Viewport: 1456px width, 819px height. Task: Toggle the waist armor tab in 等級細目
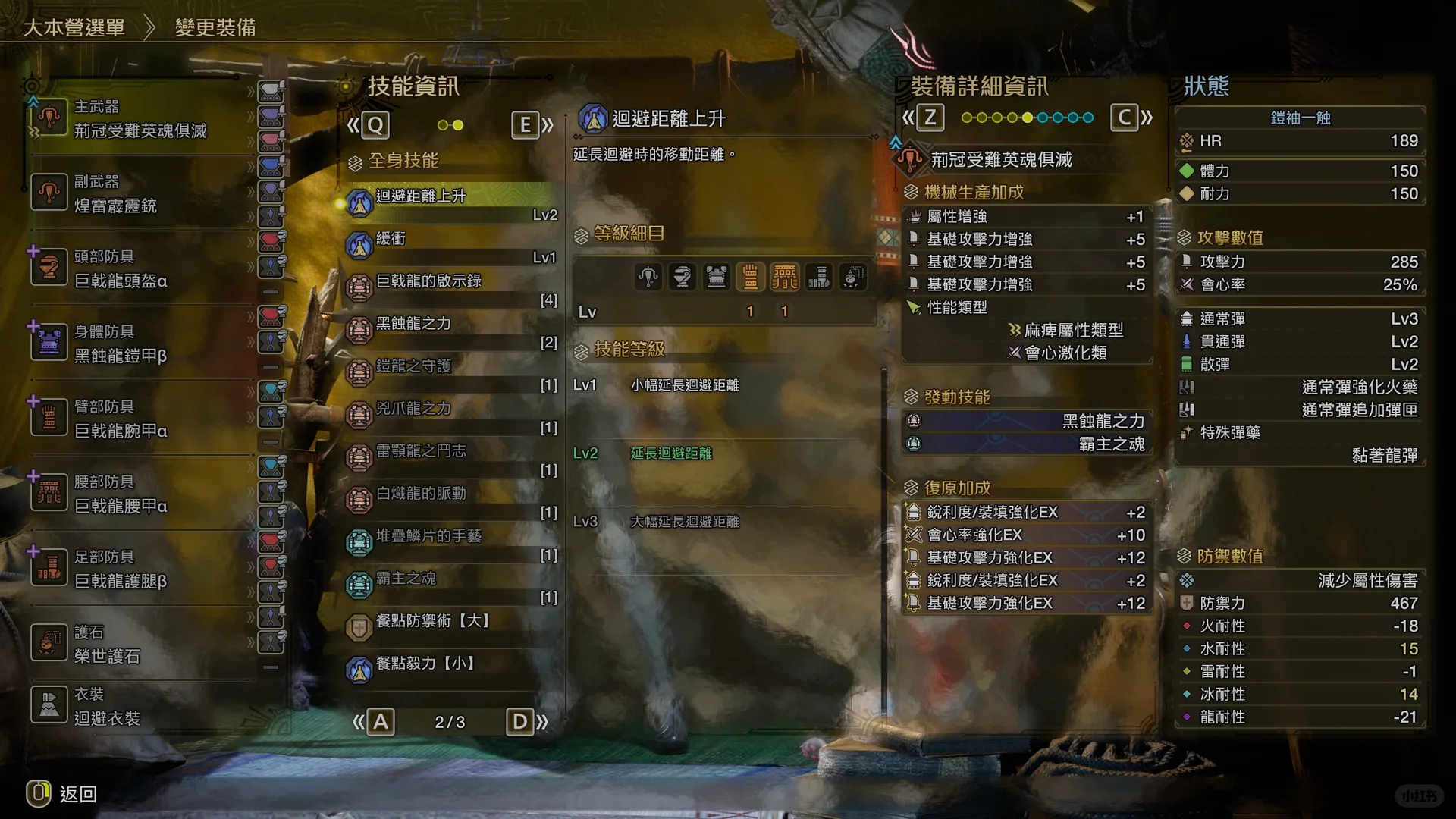tap(785, 277)
